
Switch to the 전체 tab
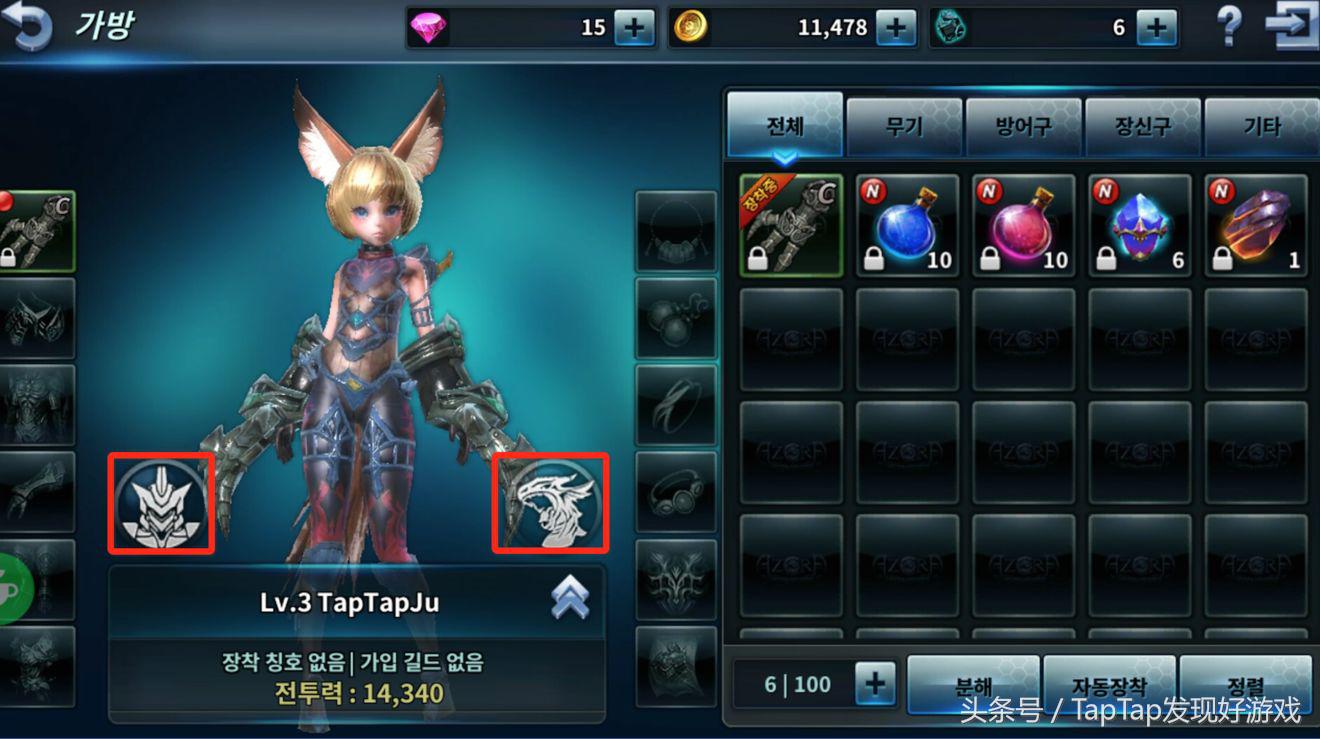pyautogui.click(x=785, y=127)
